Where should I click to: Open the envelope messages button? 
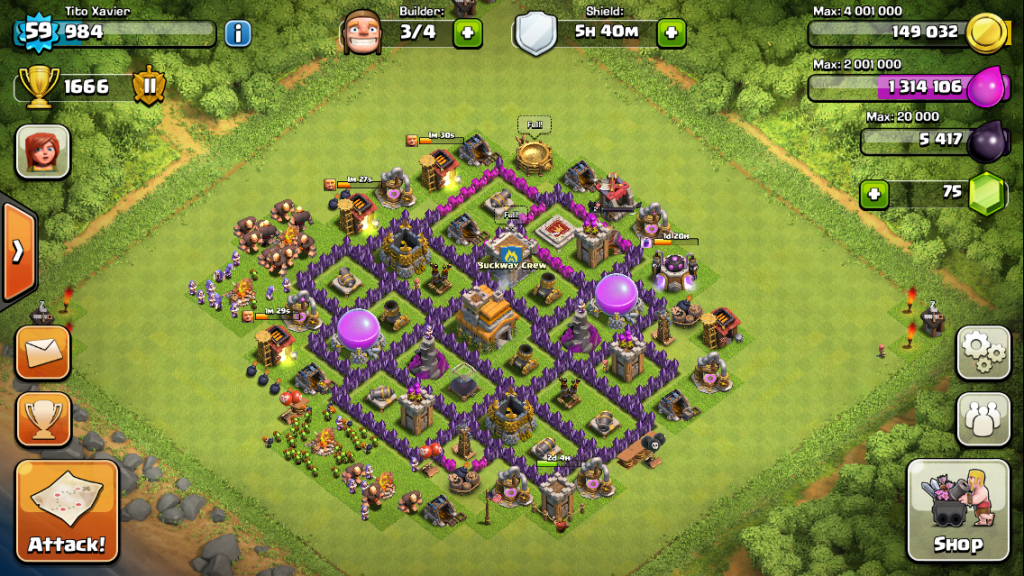point(43,352)
